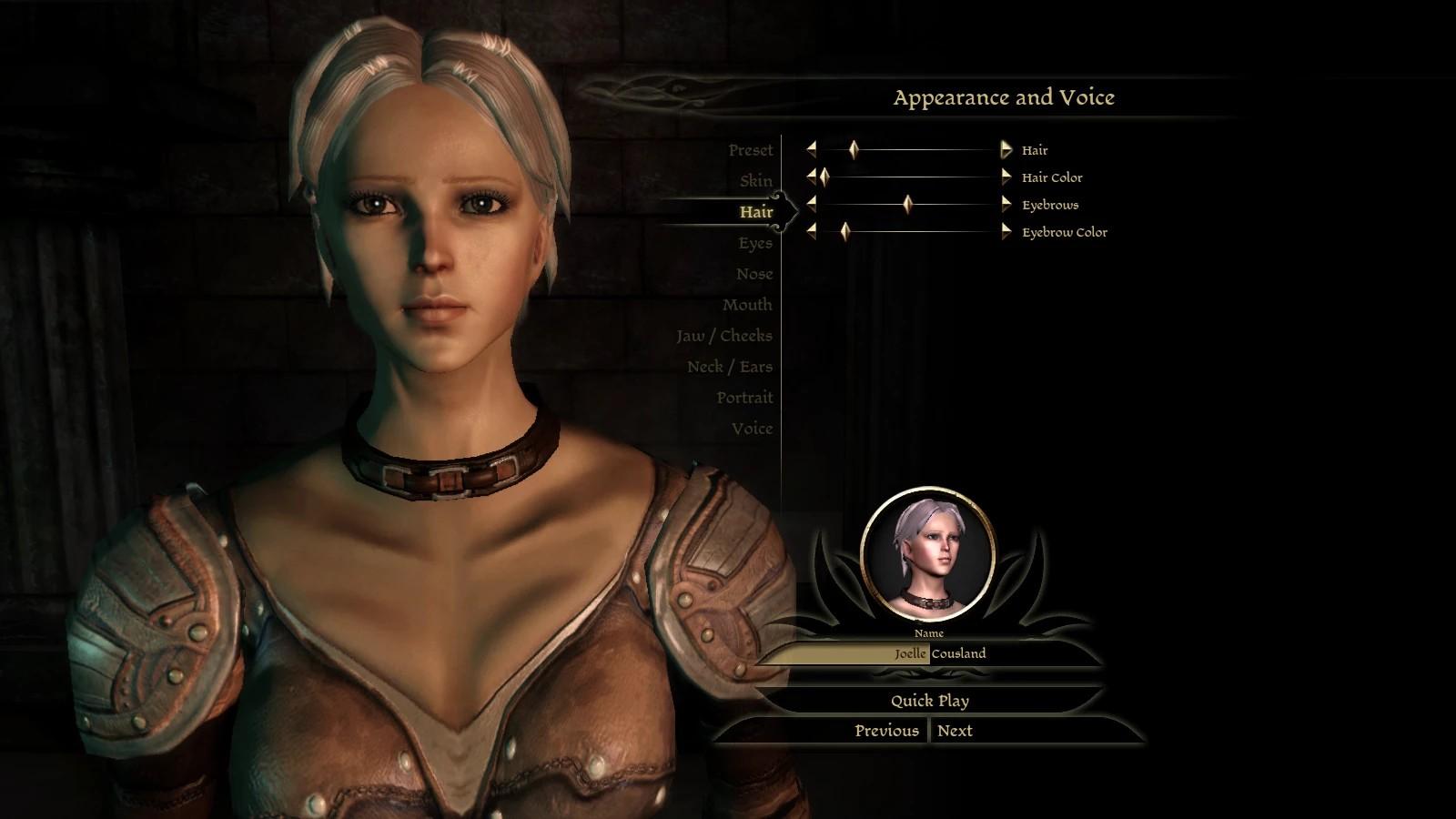Image resolution: width=1456 pixels, height=819 pixels.
Task: Open Jaw / Cheeks settings
Action: [x=723, y=336]
